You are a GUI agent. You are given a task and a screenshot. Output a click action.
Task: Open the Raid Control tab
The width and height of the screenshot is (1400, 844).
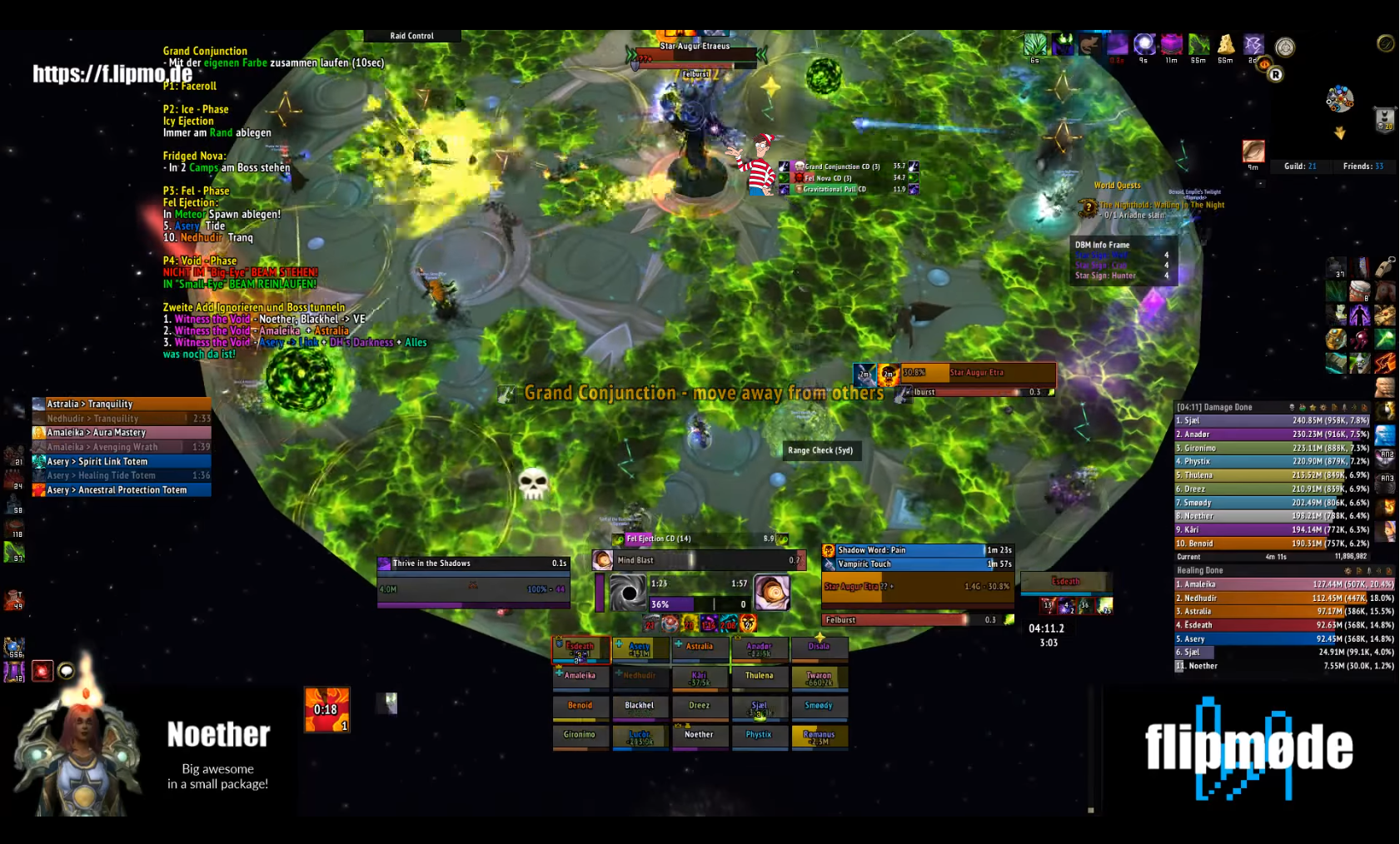(x=412, y=36)
